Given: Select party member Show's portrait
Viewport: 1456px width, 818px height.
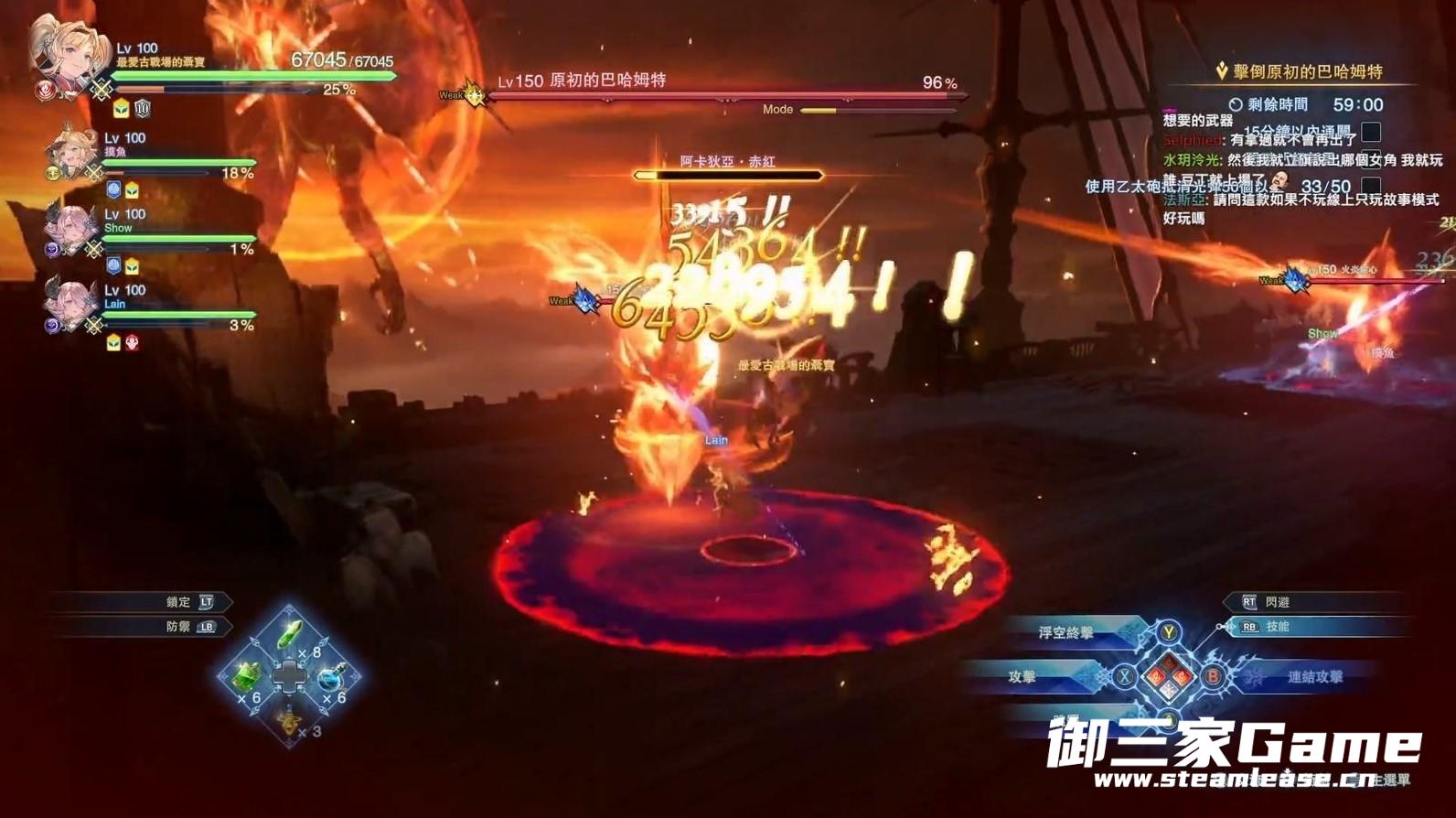Looking at the screenshot, I should click(x=71, y=229).
